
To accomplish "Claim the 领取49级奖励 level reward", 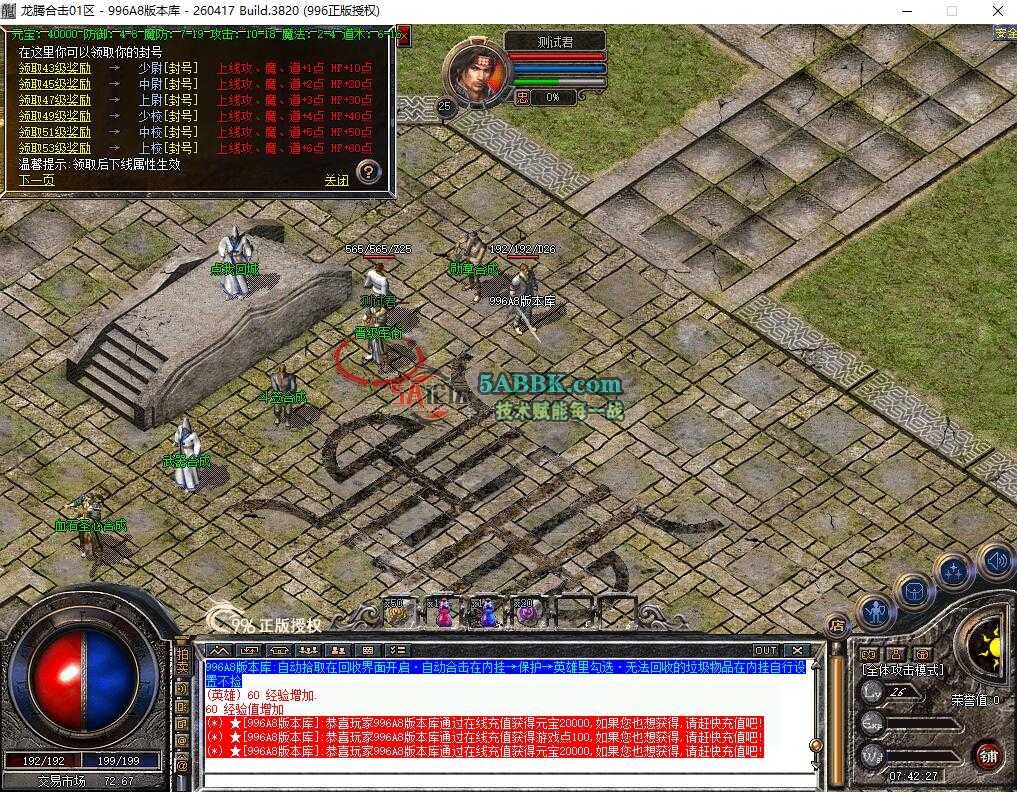I will [x=55, y=116].
